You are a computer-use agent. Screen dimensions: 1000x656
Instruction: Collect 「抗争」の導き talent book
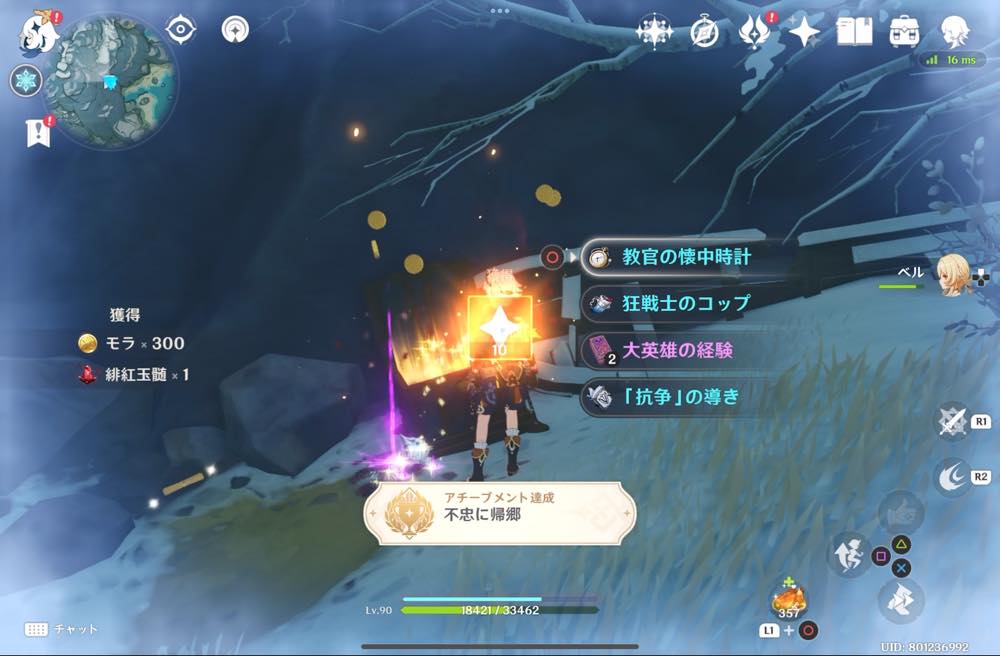[680, 397]
